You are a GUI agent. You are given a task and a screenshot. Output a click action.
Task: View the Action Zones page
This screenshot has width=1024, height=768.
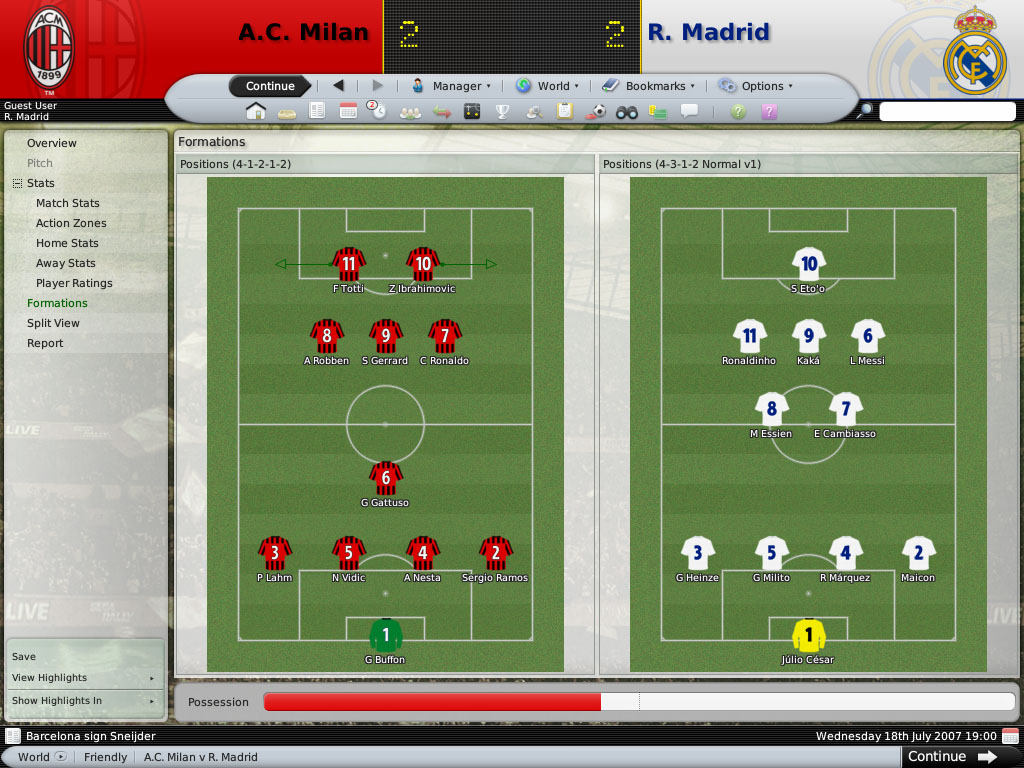click(71, 223)
